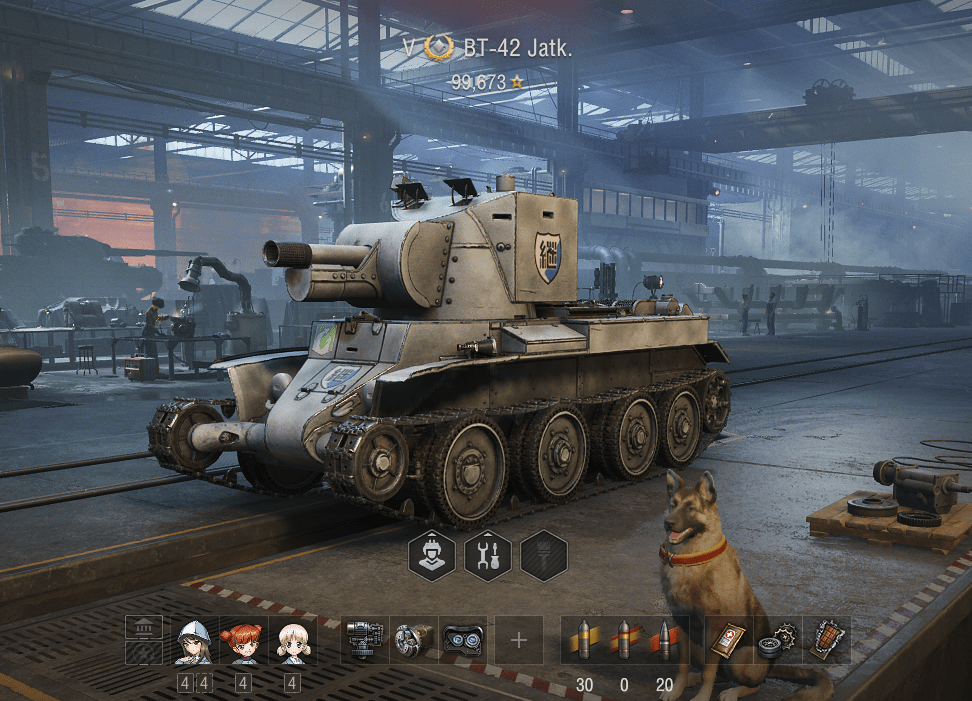Select the shell type with 0 rounds
Image resolution: width=972 pixels, height=701 pixels.
point(624,640)
